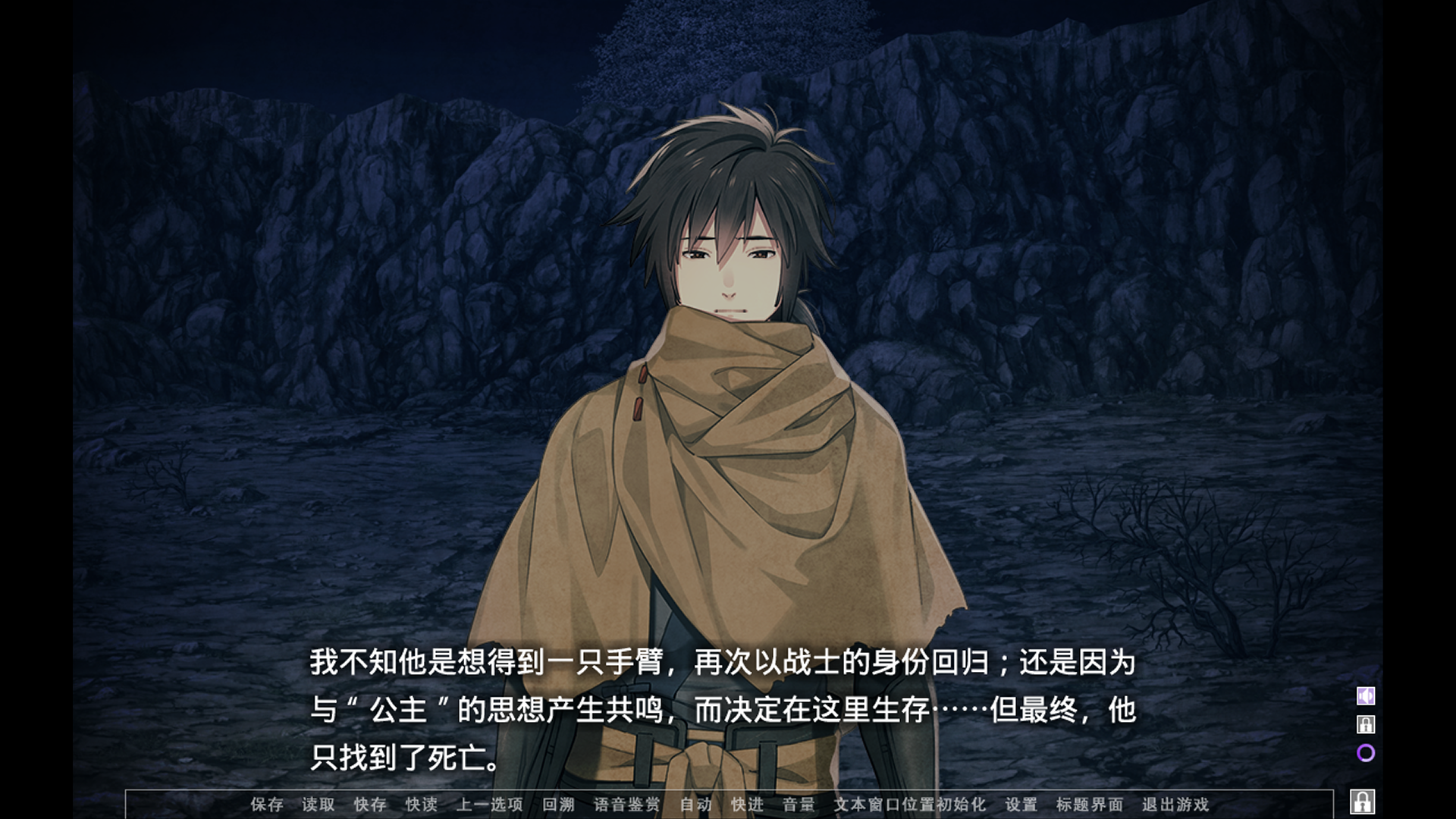Open the 音量 volume controls
1456x819 pixels.
point(799,805)
